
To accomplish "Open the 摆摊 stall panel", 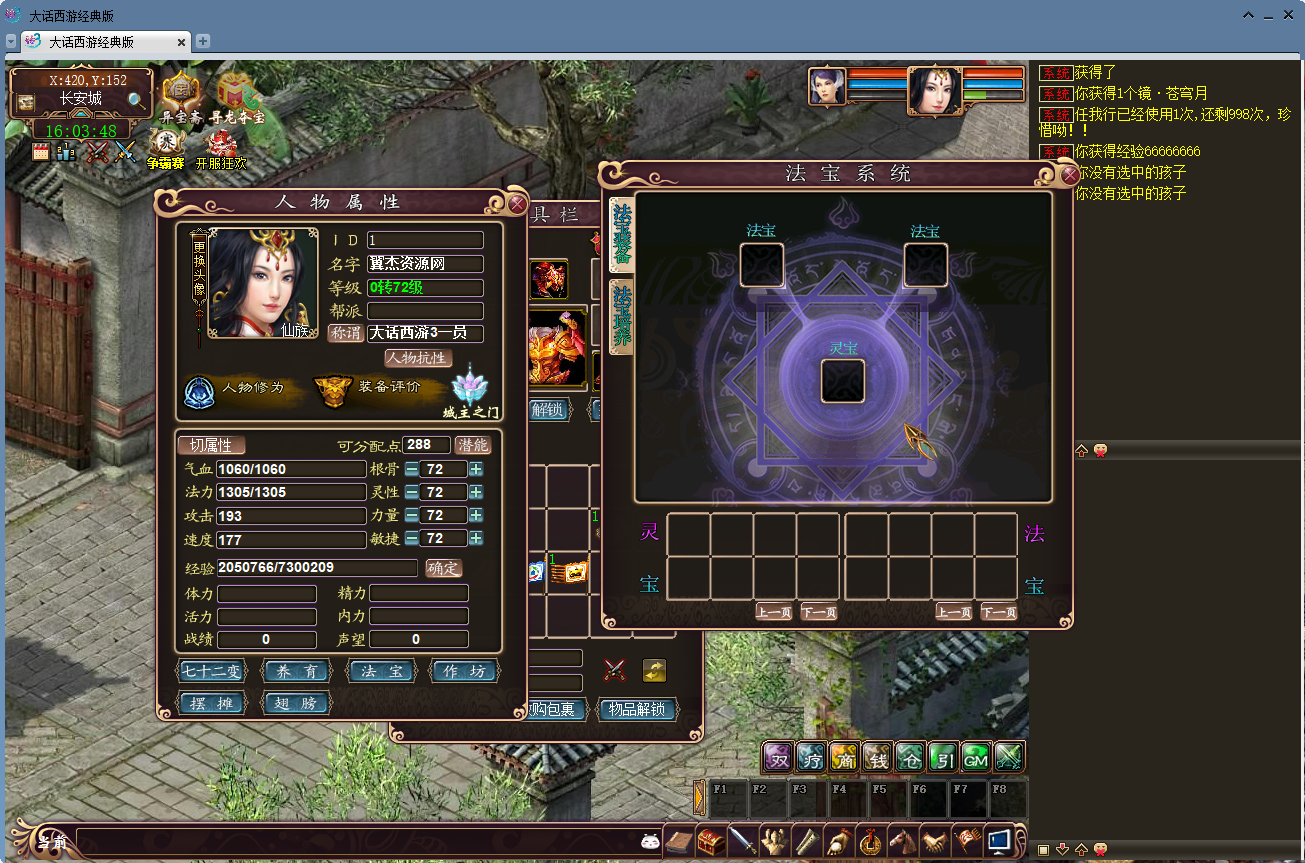I will [212, 704].
